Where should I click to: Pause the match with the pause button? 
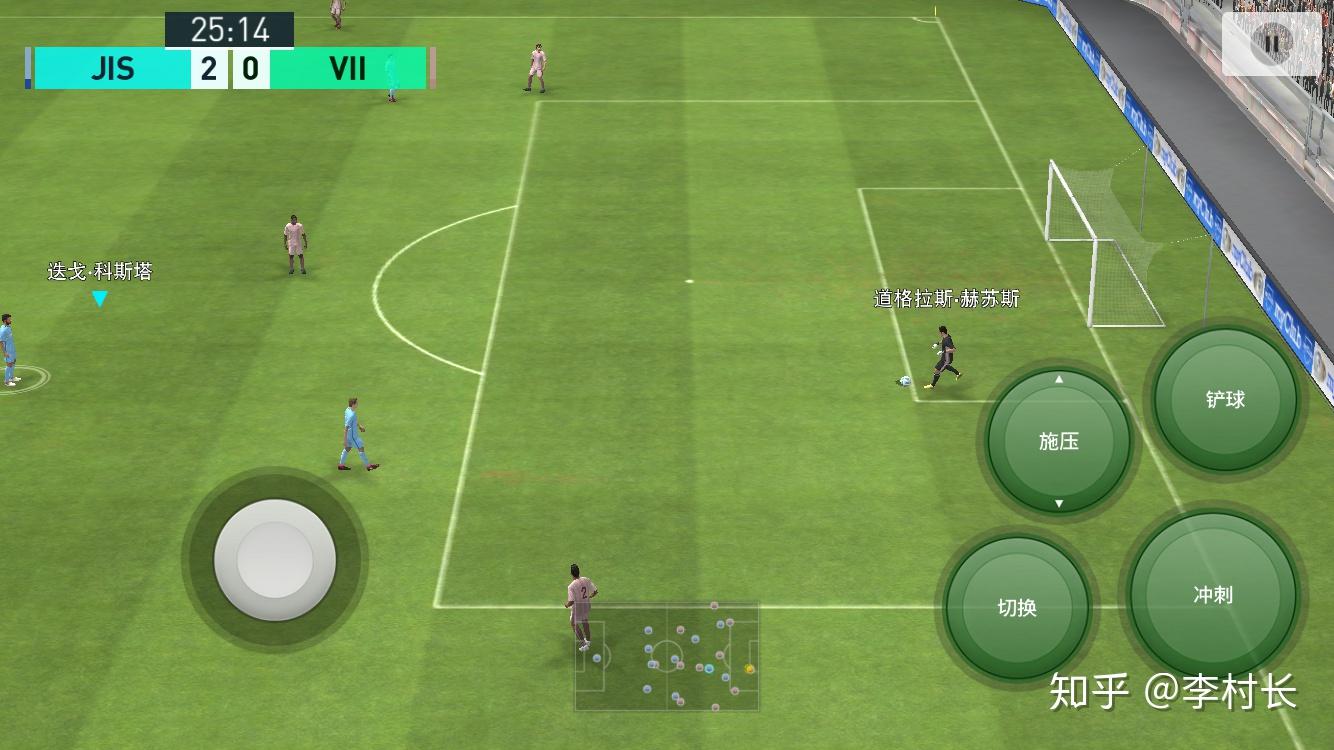coord(1271,43)
